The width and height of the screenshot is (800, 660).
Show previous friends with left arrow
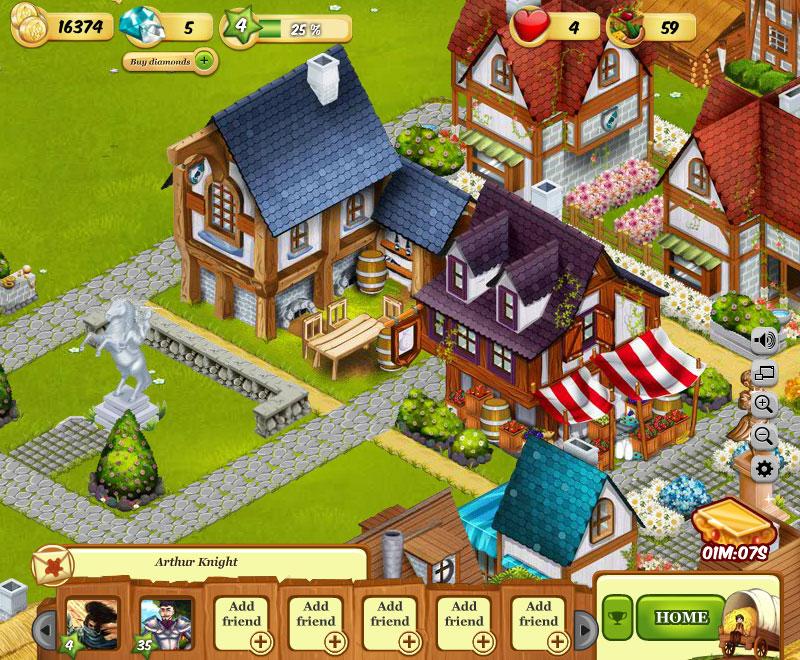44,628
